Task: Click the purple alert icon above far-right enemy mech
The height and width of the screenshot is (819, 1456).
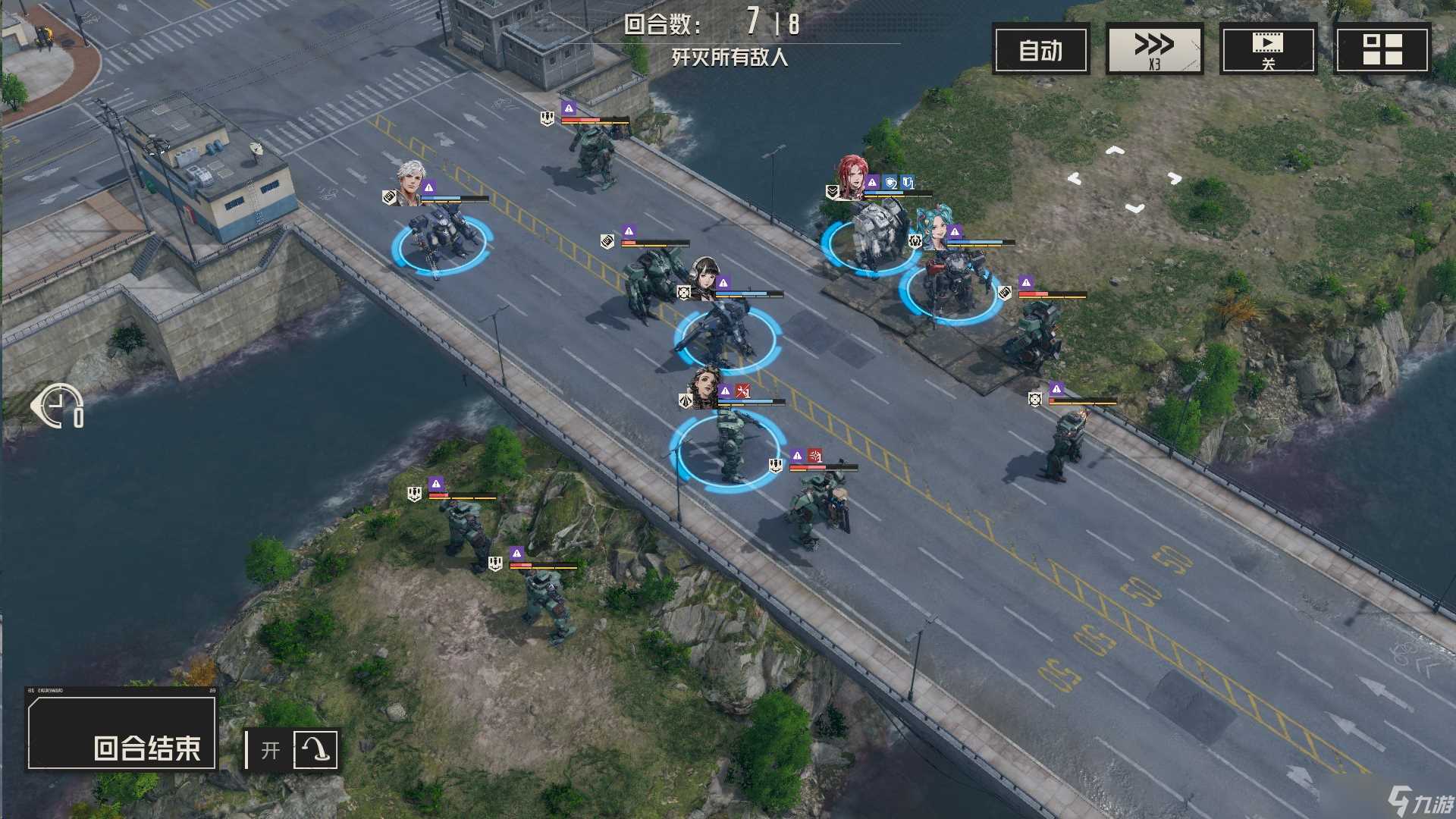Action: 1055,388
